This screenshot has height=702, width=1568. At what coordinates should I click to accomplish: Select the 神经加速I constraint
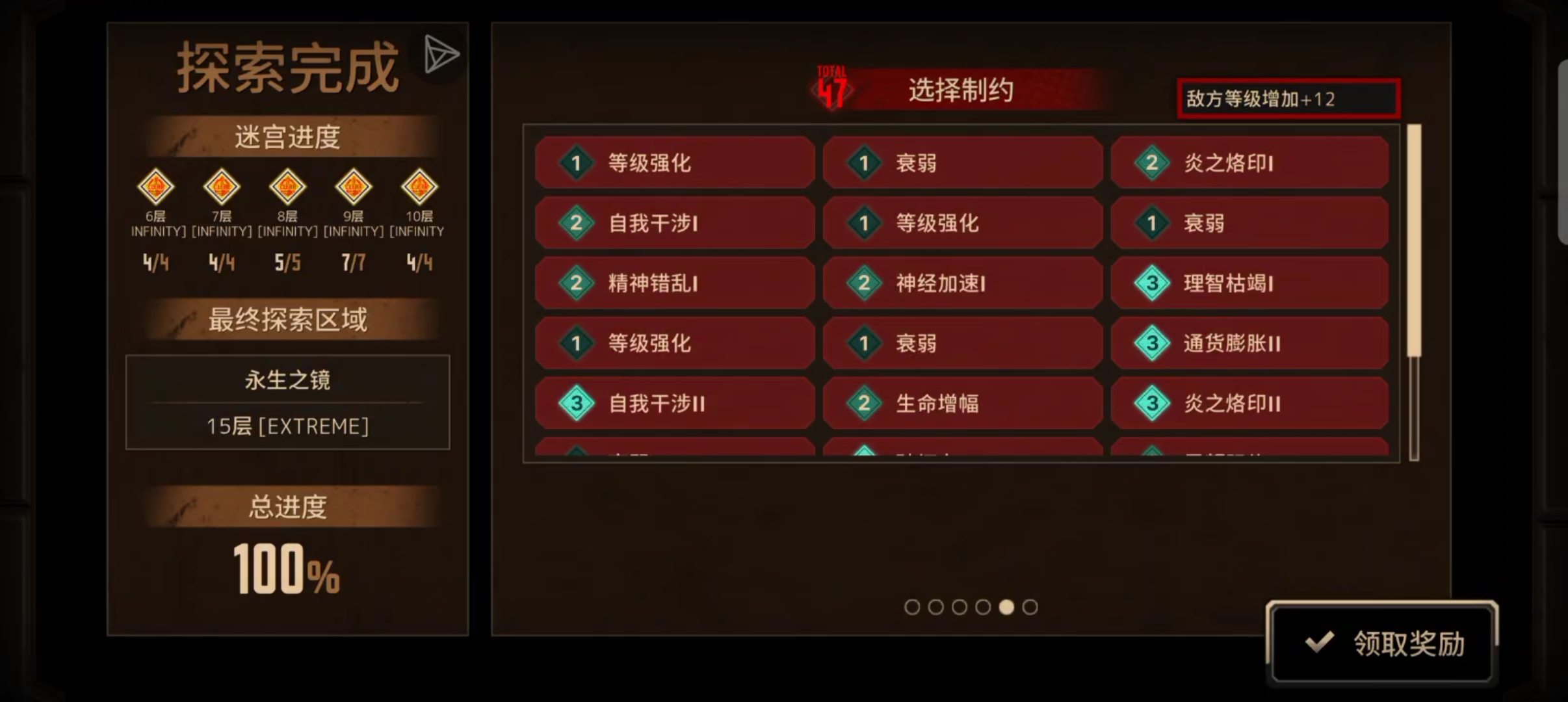point(963,283)
